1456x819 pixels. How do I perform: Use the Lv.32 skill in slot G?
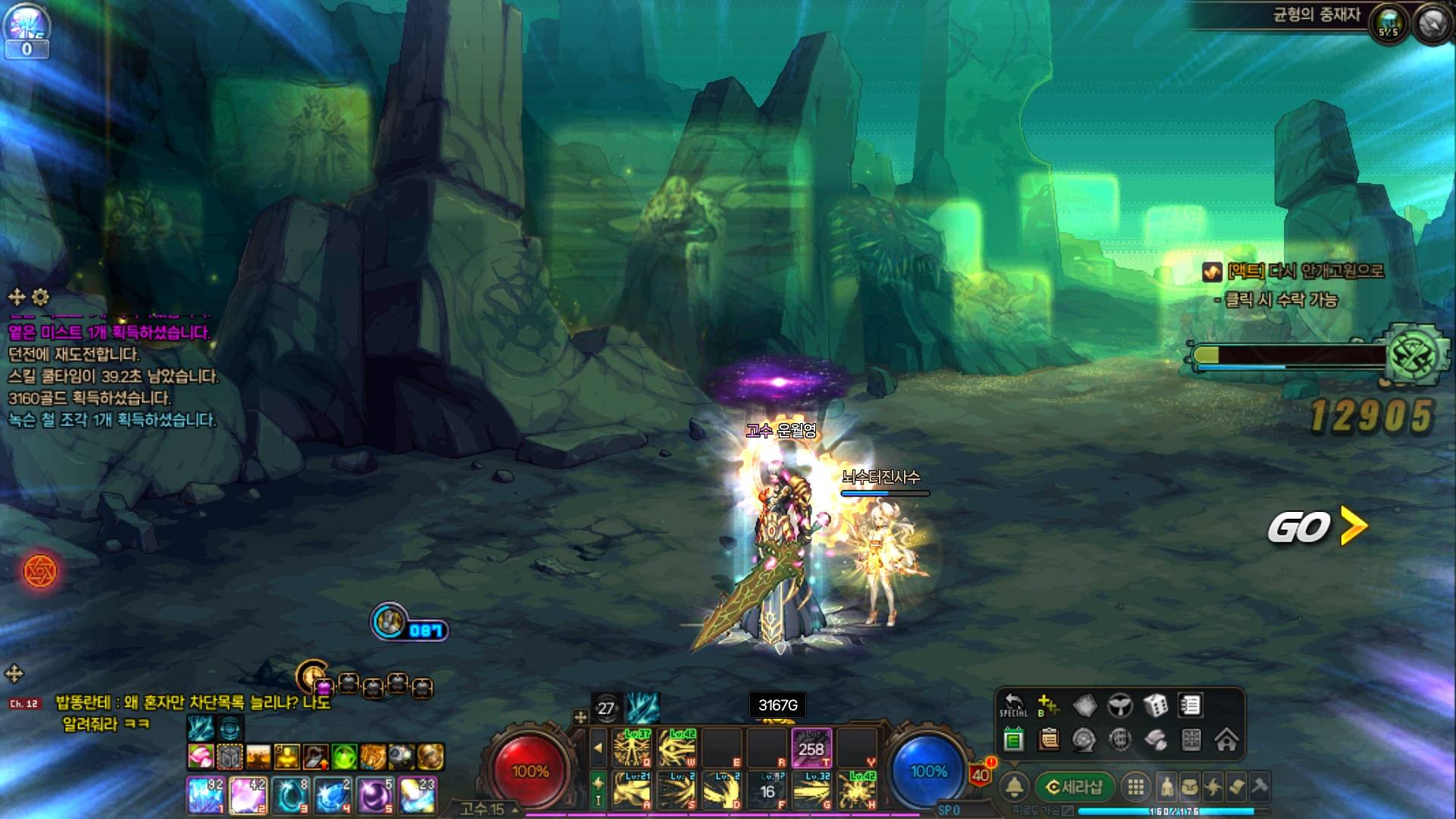[812, 791]
